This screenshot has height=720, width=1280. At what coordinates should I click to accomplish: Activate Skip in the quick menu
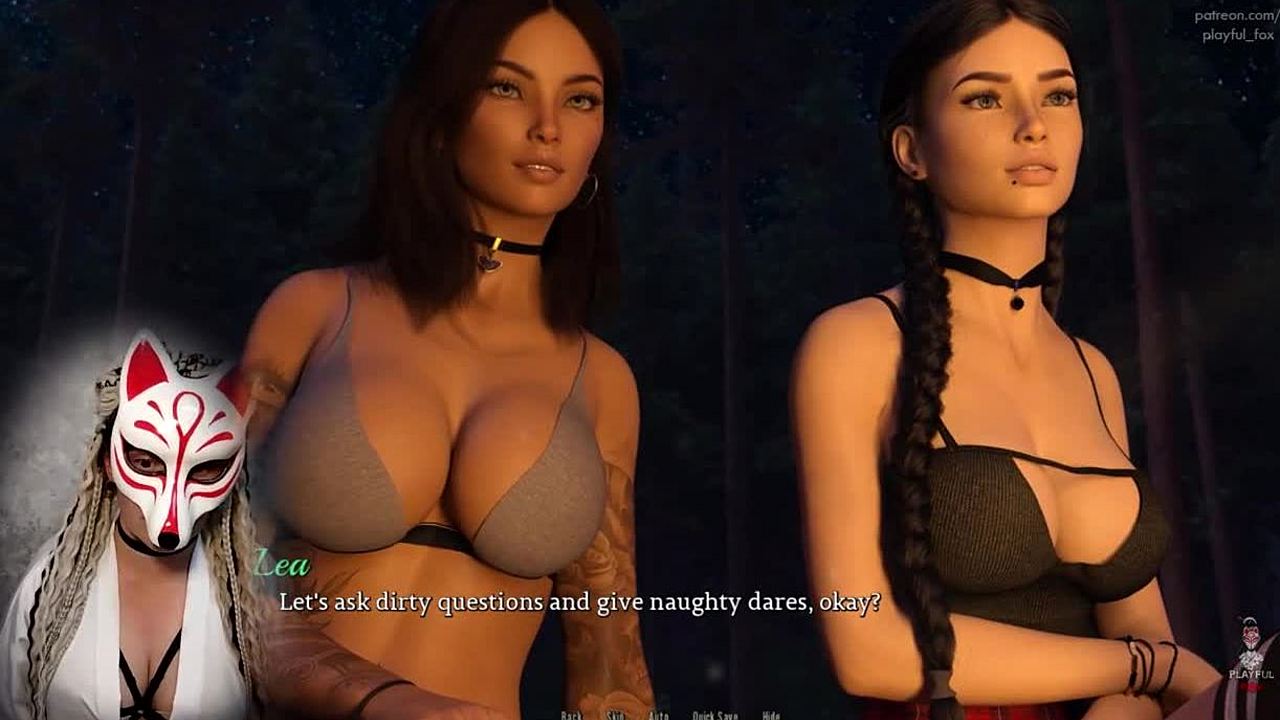click(615, 715)
